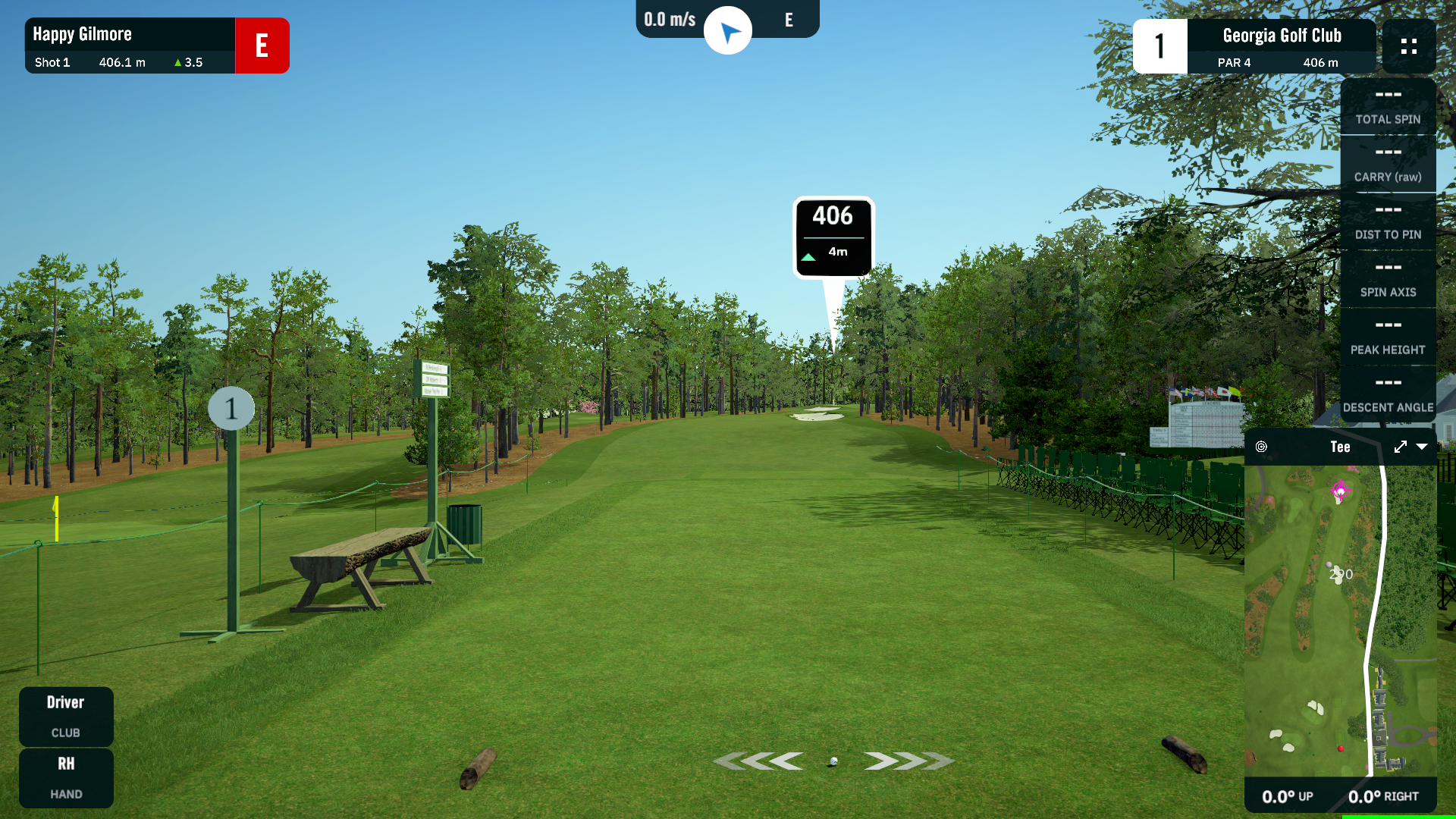Image resolution: width=1456 pixels, height=819 pixels.
Task: Switch the RH hand setting
Action: tap(66, 777)
